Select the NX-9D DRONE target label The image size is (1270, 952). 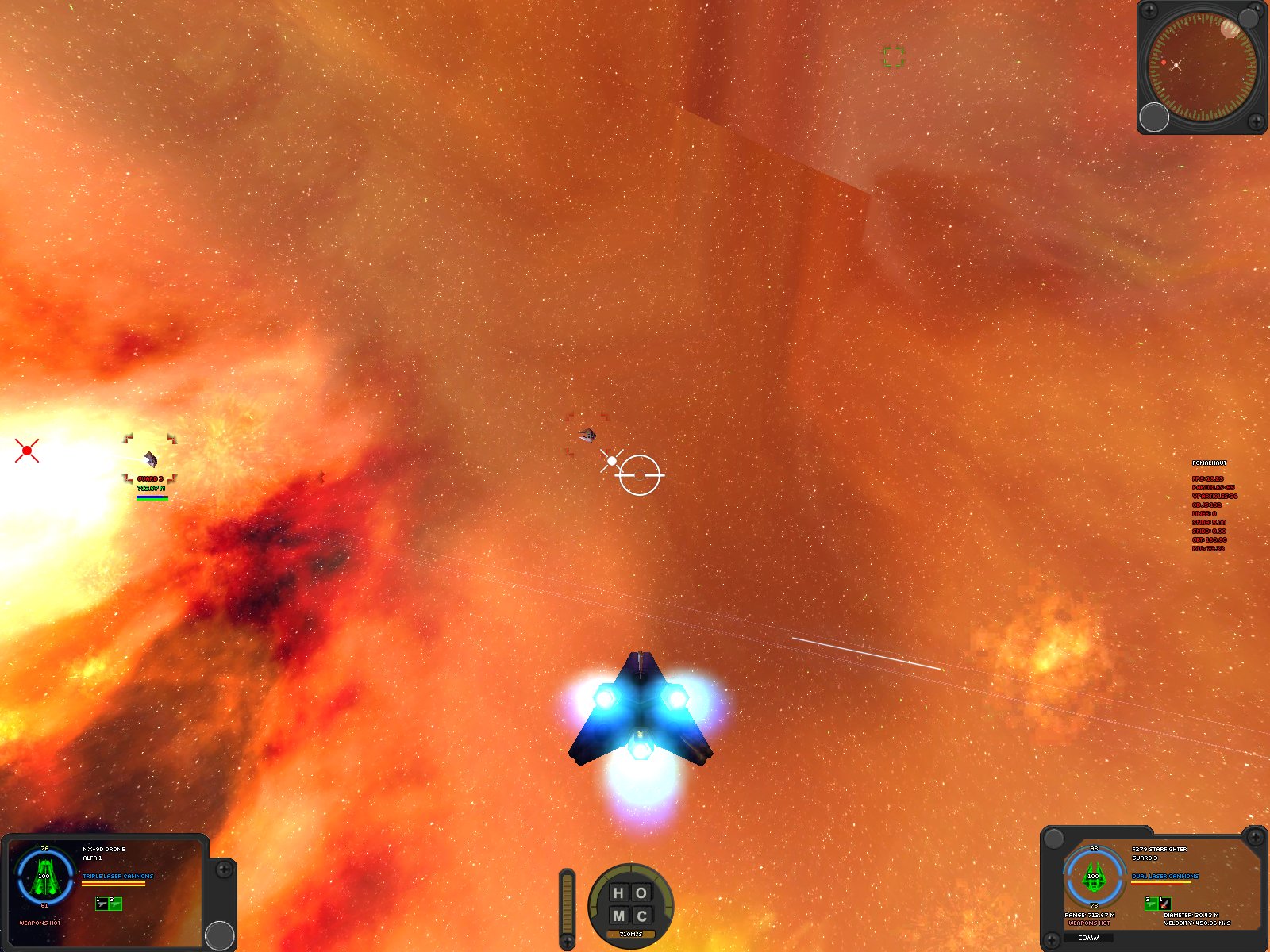point(104,849)
